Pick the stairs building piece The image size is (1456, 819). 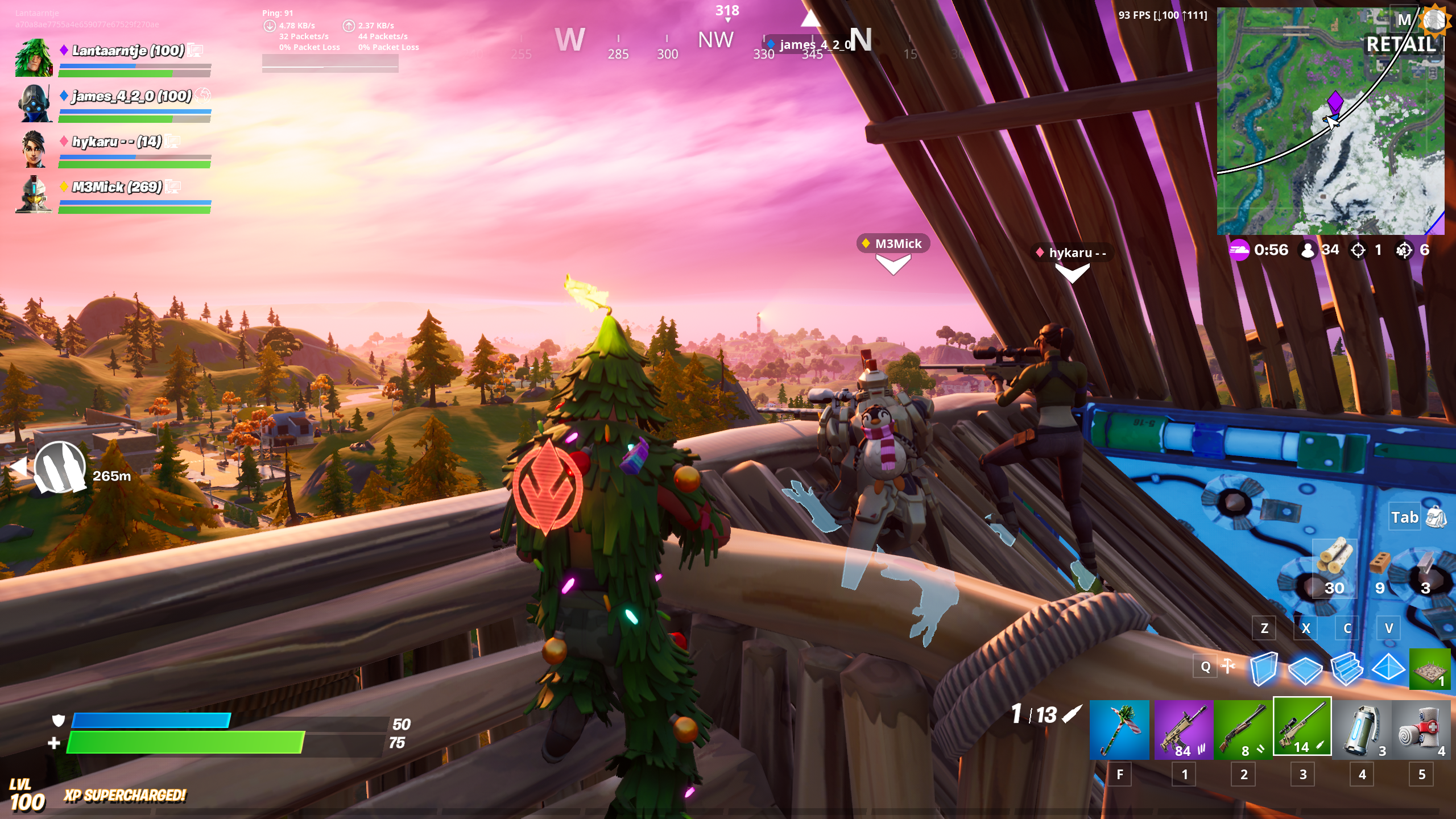[1347, 669]
